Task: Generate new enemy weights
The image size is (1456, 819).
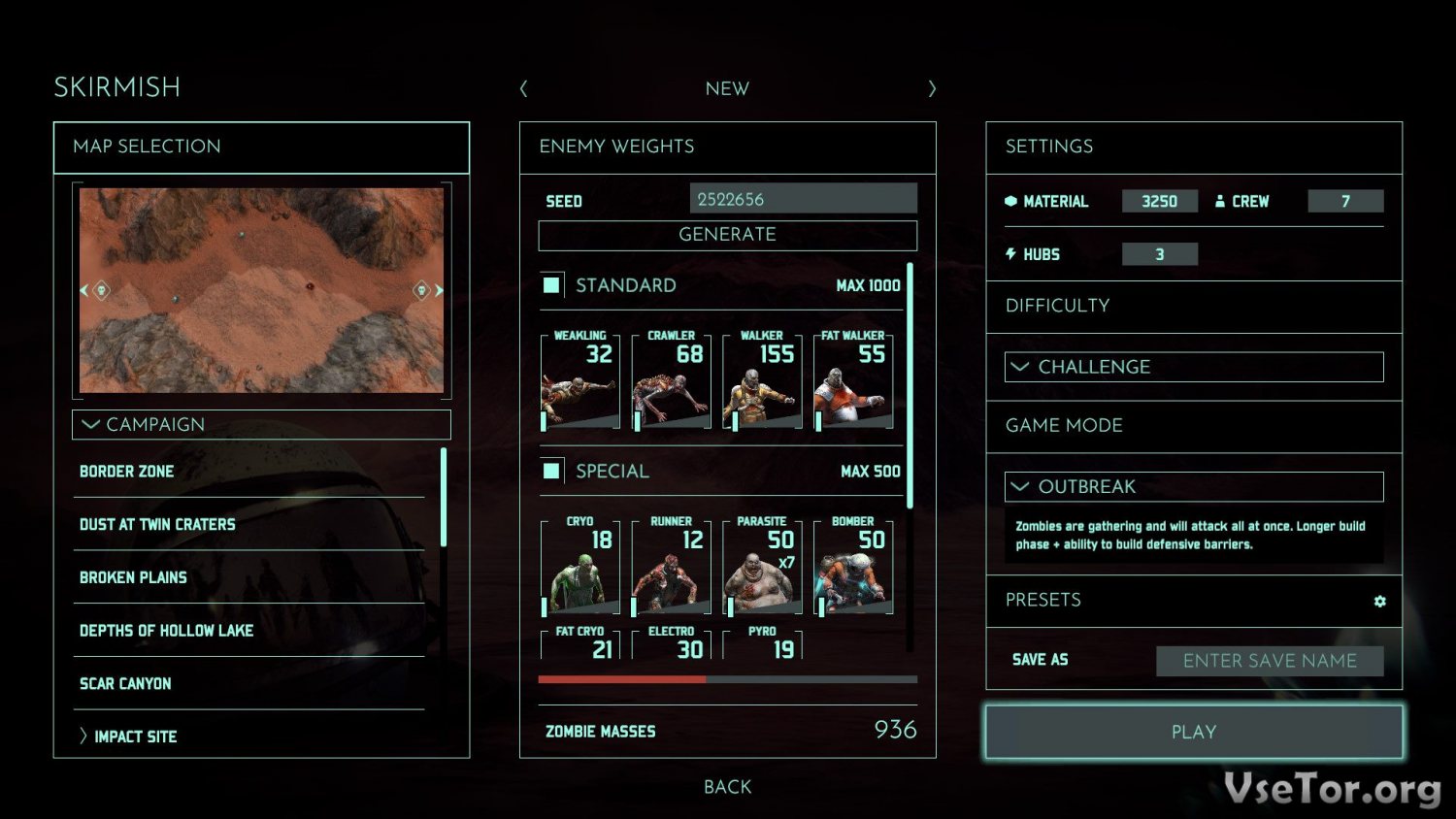Action: [x=727, y=235]
